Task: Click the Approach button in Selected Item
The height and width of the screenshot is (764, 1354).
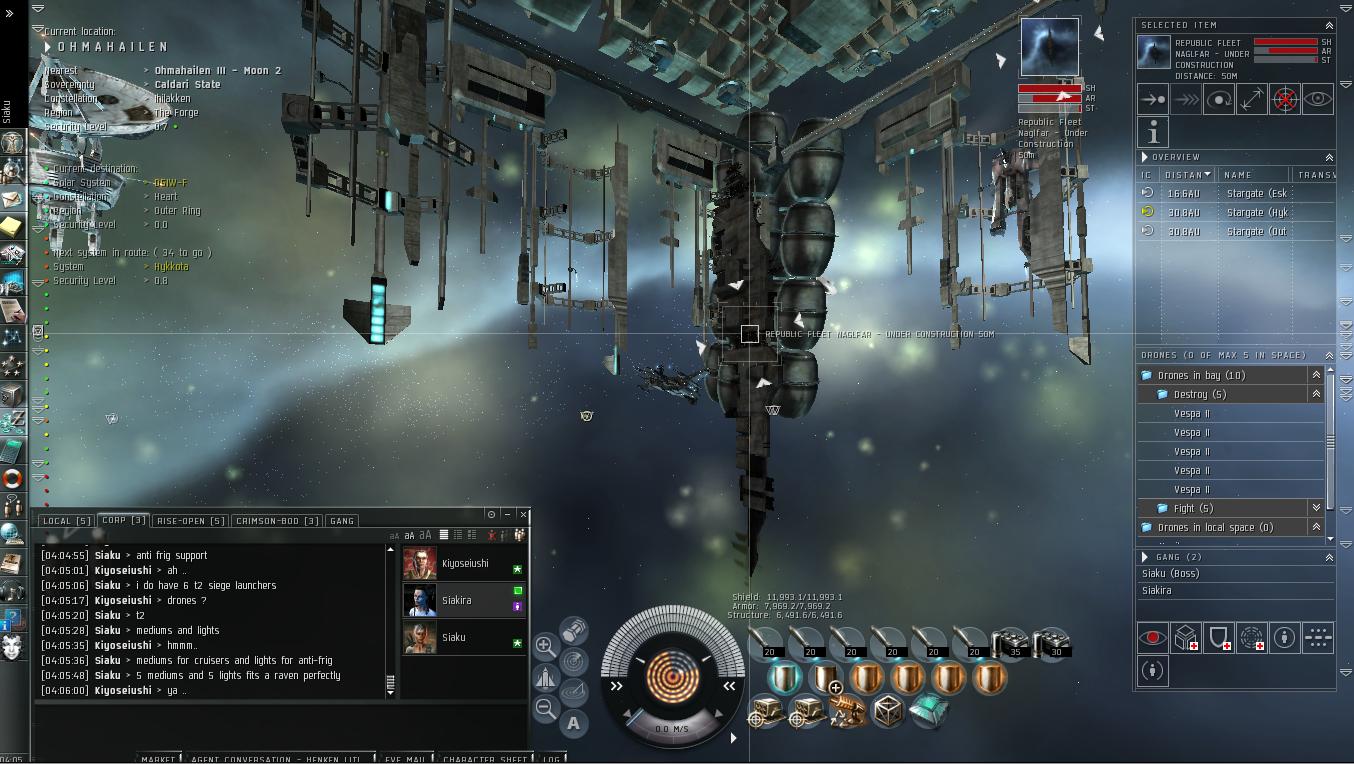Action: [x=1153, y=100]
